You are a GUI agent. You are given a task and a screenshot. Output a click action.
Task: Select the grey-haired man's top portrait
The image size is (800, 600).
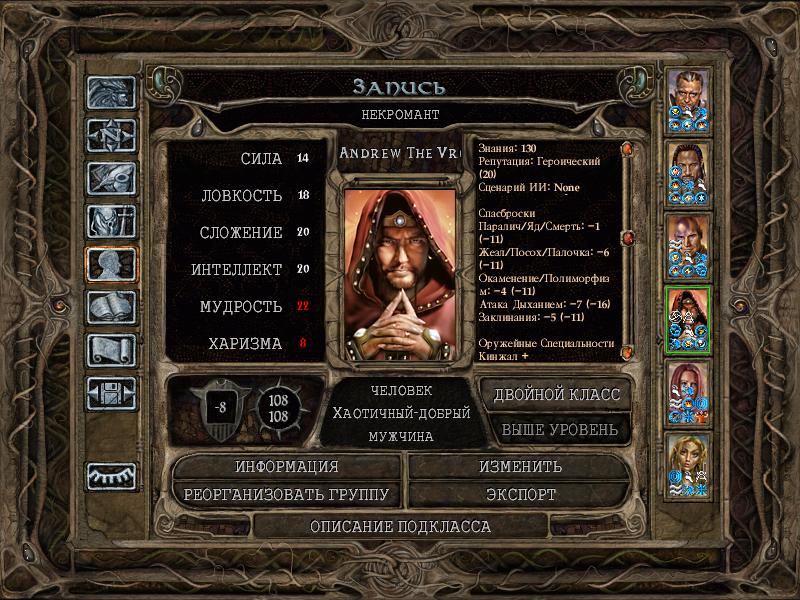[x=688, y=99]
